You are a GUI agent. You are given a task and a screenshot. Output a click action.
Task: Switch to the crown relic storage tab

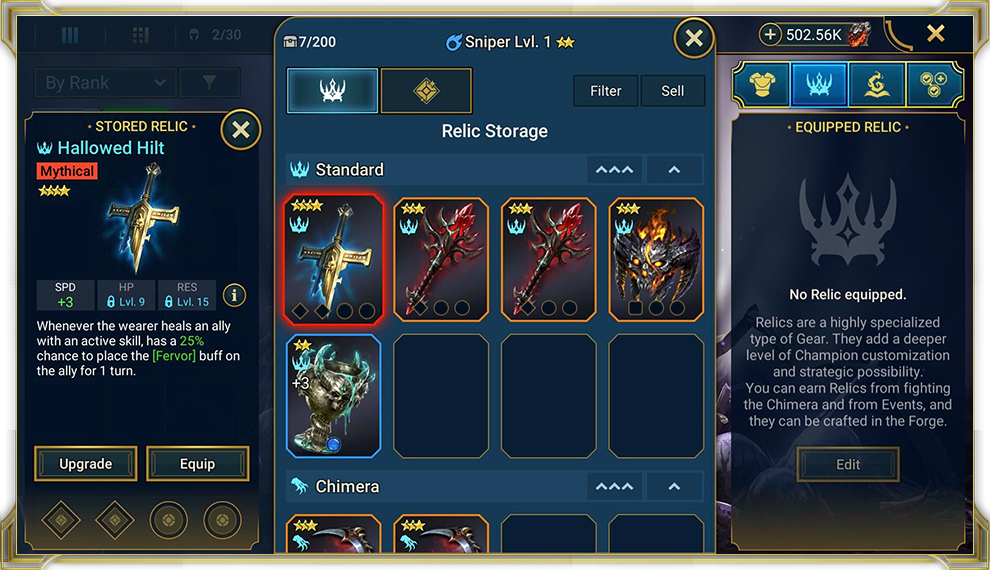(333, 91)
